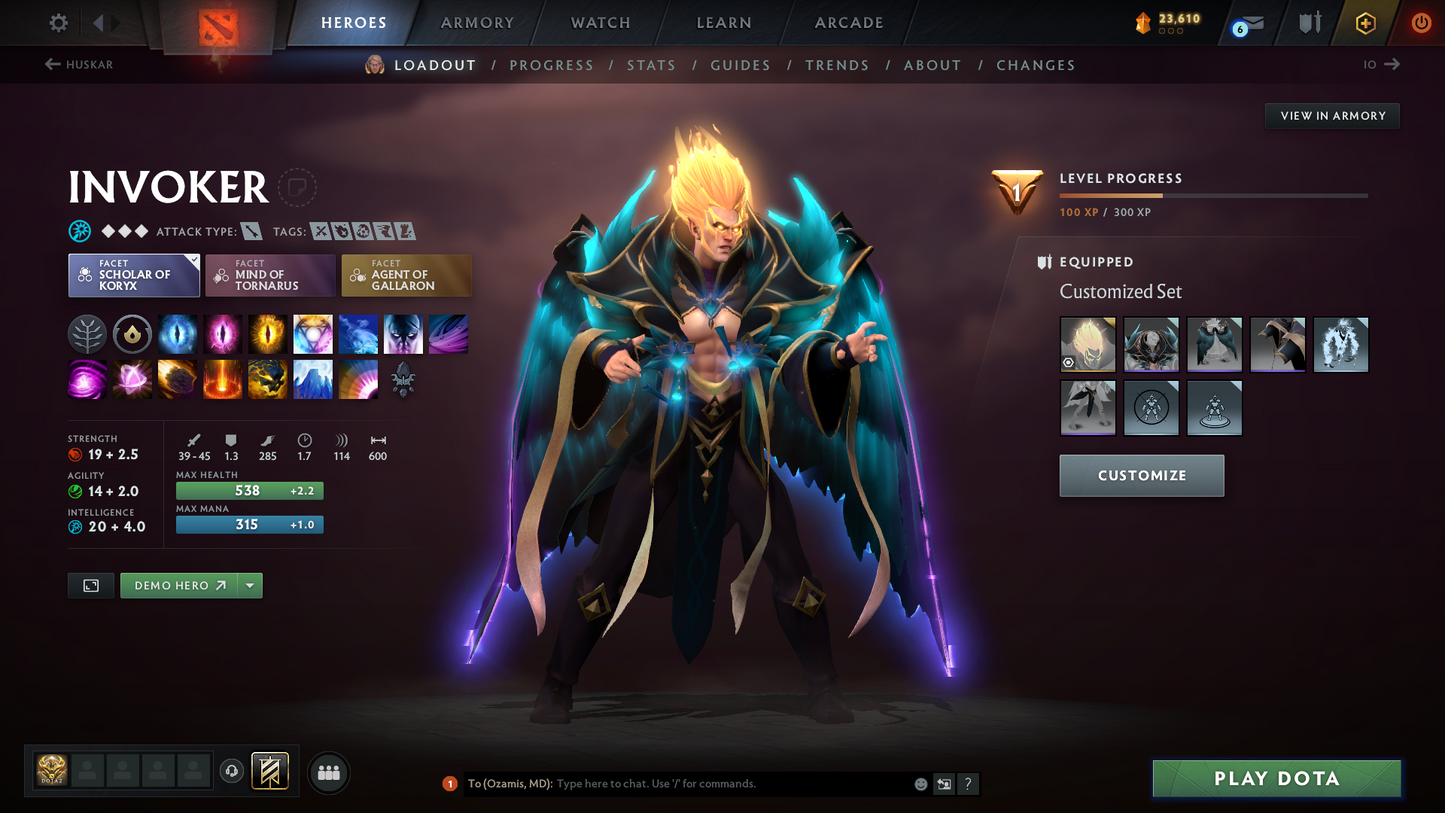1445x813 pixels.
Task: Click the Customize button
Action: click(1142, 475)
